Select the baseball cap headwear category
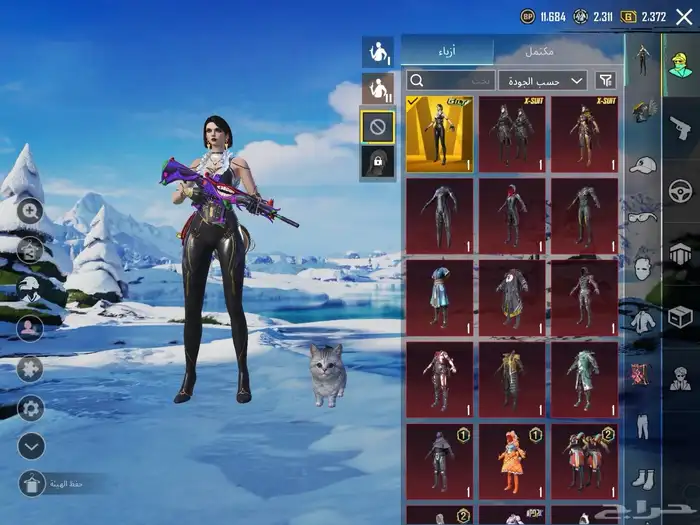This screenshot has width=700, height=525. [642, 164]
